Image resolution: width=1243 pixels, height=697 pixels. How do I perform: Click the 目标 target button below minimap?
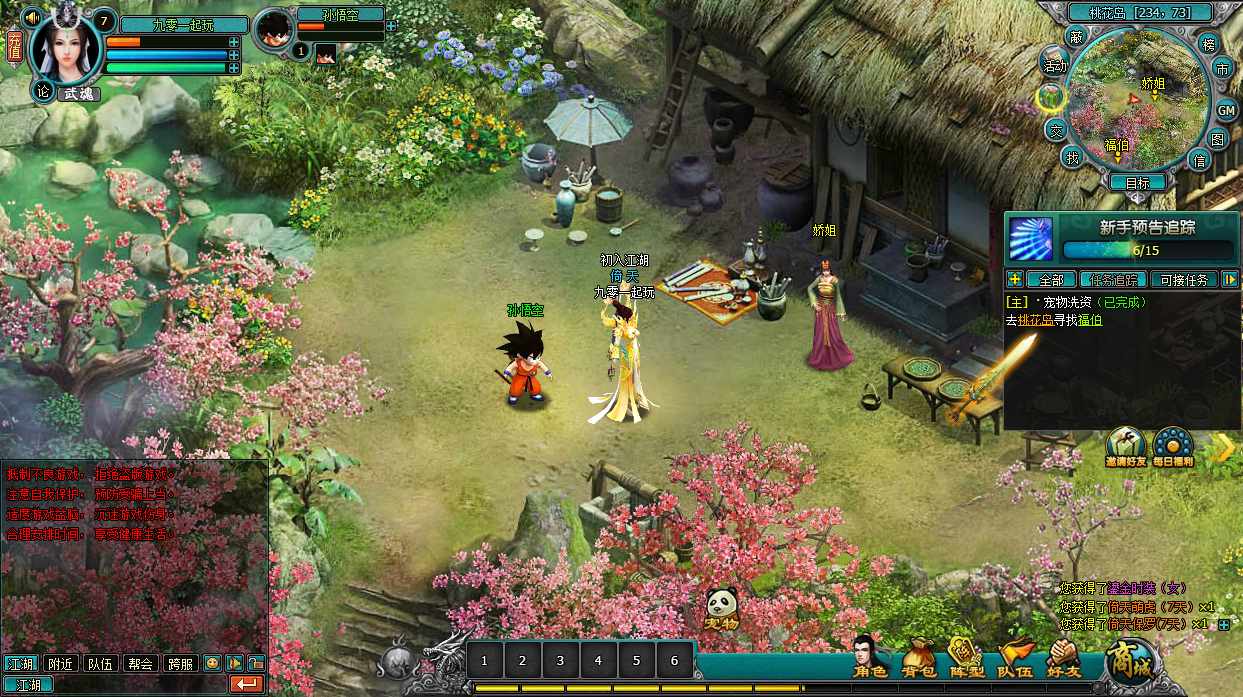tap(1138, 183)
